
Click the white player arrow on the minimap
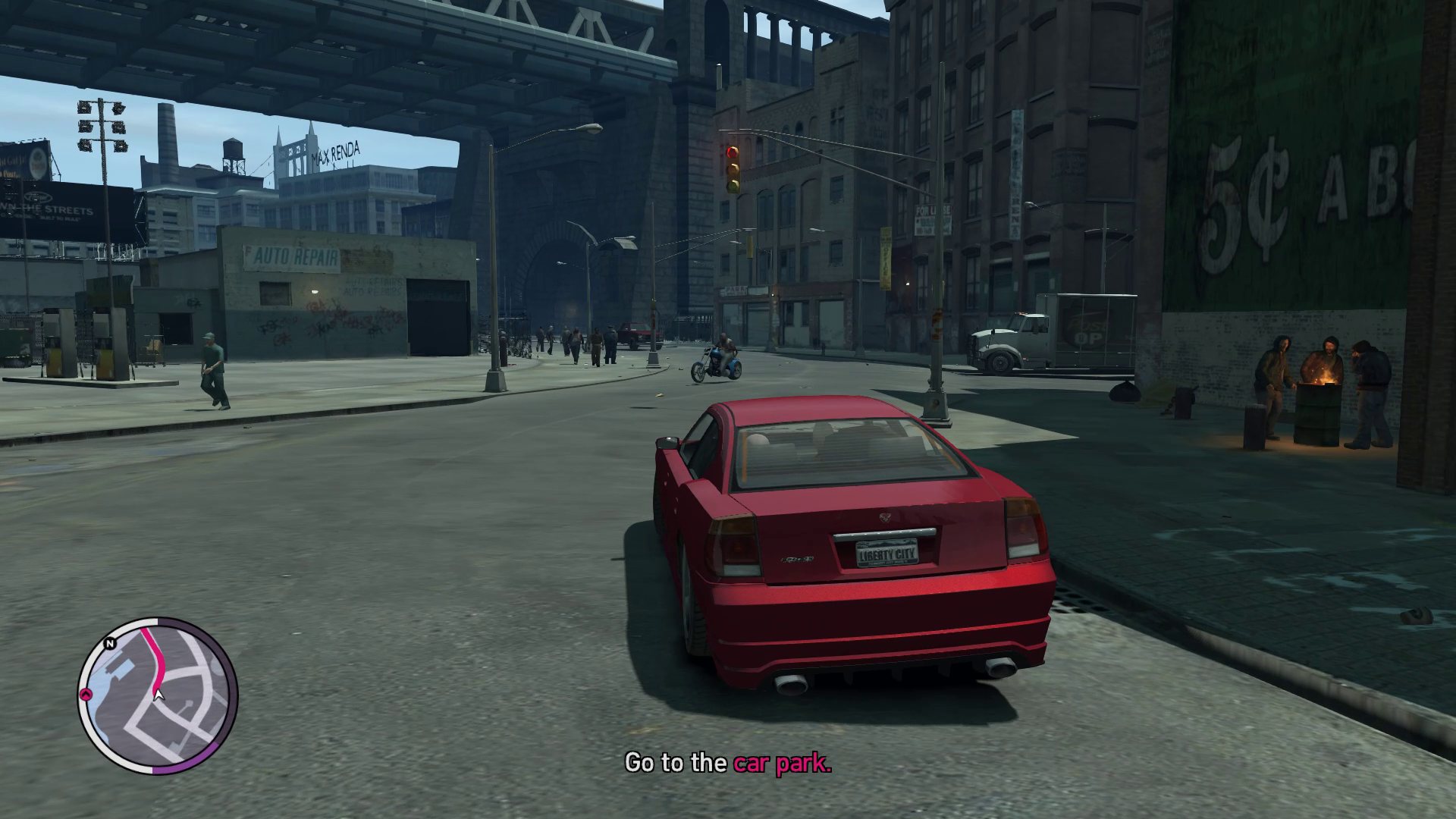click(x=158, y=693)
